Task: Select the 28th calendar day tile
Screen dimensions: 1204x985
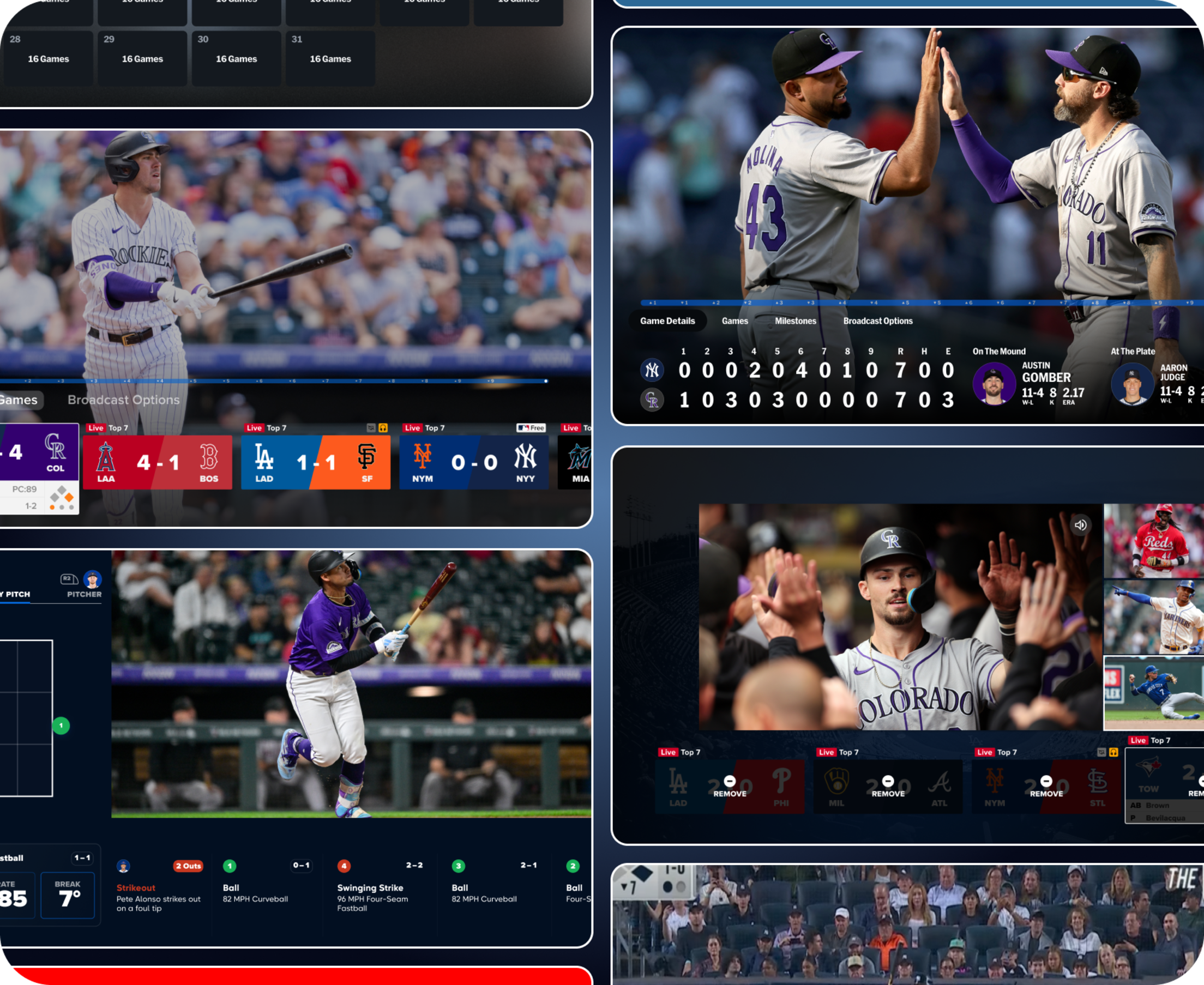Action: tap(47, 58)
